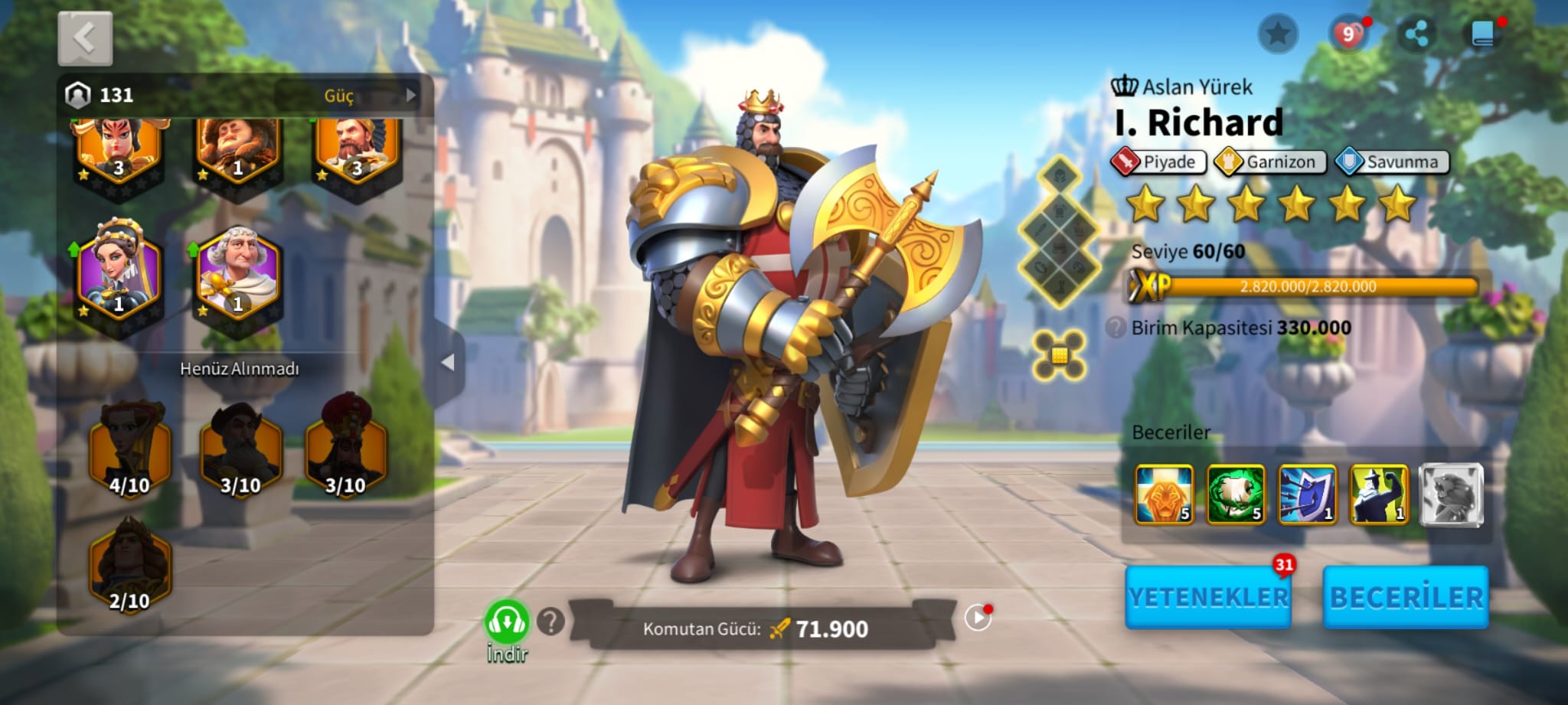This screenshot has height=705, width=1568.
Task: Open the Güç sort dropdown
Action: pyautogui.click(x=348, y=96)
